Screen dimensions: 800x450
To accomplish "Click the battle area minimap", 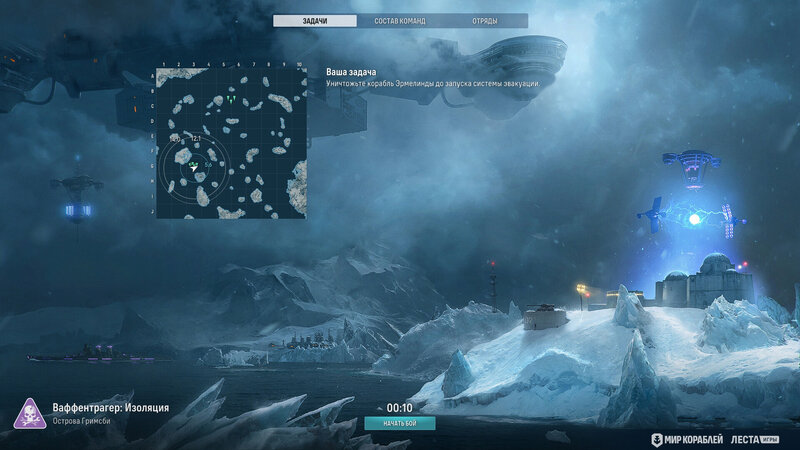I will (x=230, y=143).
